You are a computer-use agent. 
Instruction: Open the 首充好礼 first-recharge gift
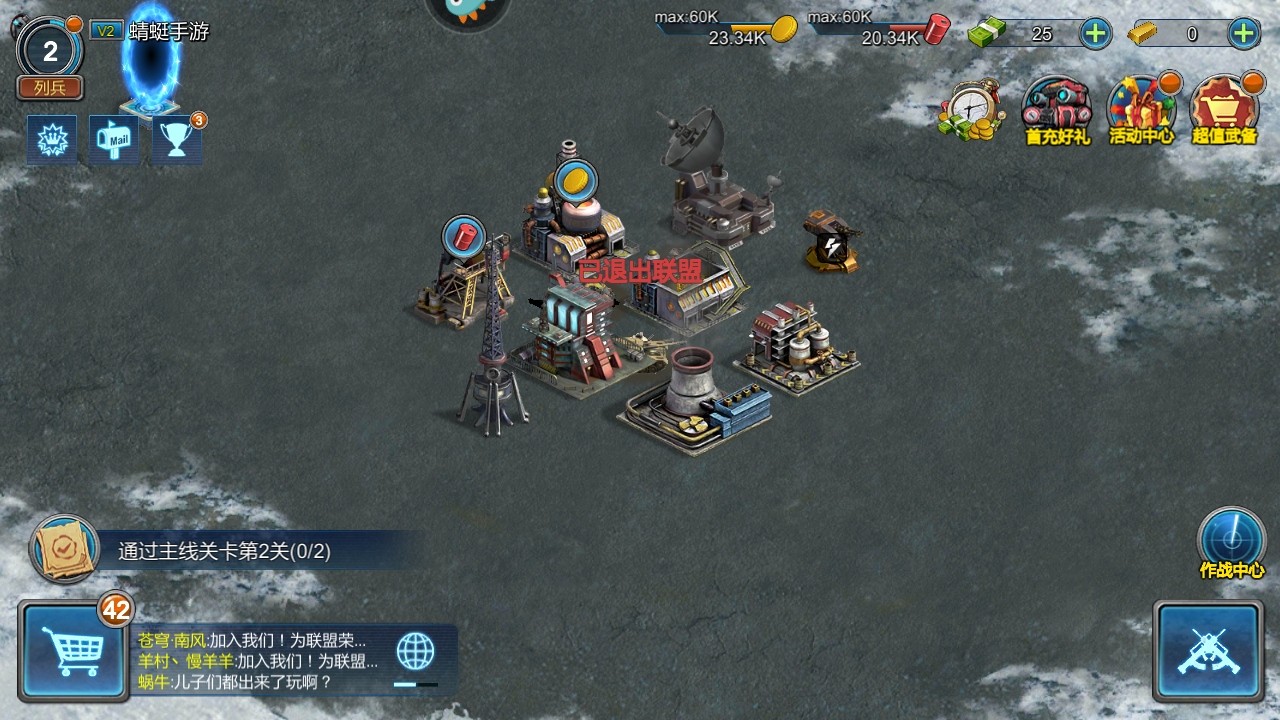[1057, 110]
